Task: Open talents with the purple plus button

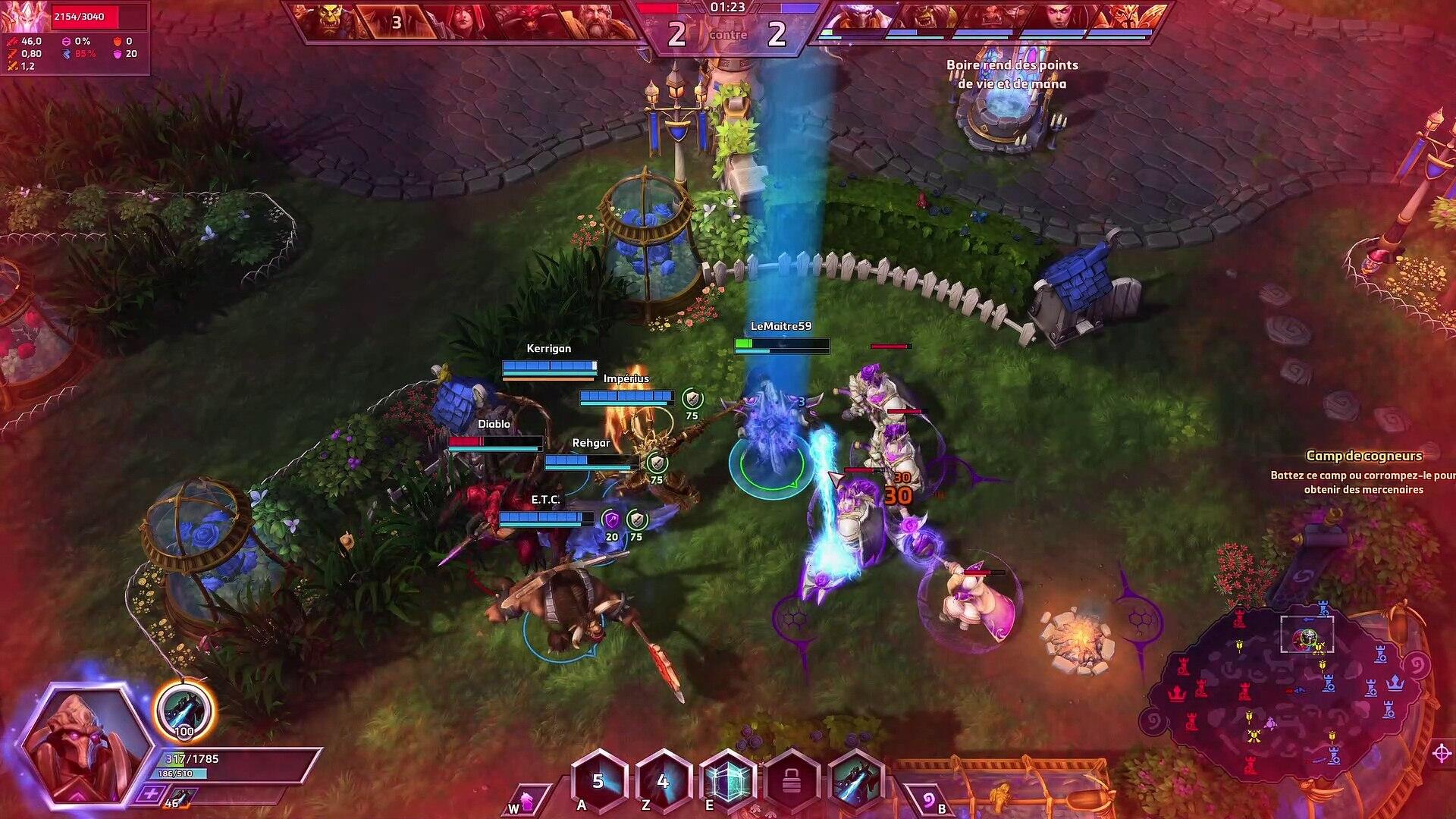Action: pos(151,795)
